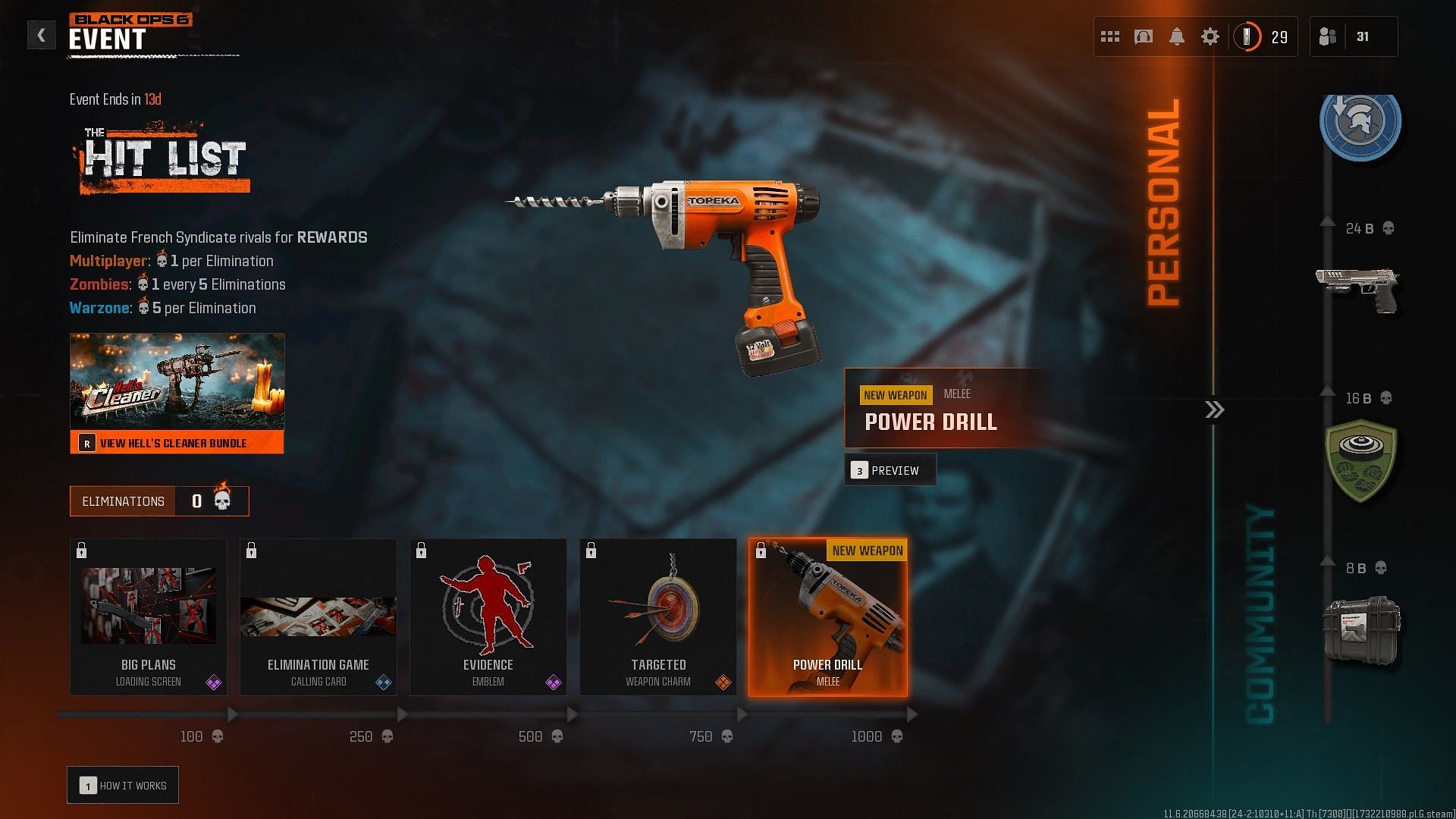Select the green shield emblem community reward

pos(1360,461)
